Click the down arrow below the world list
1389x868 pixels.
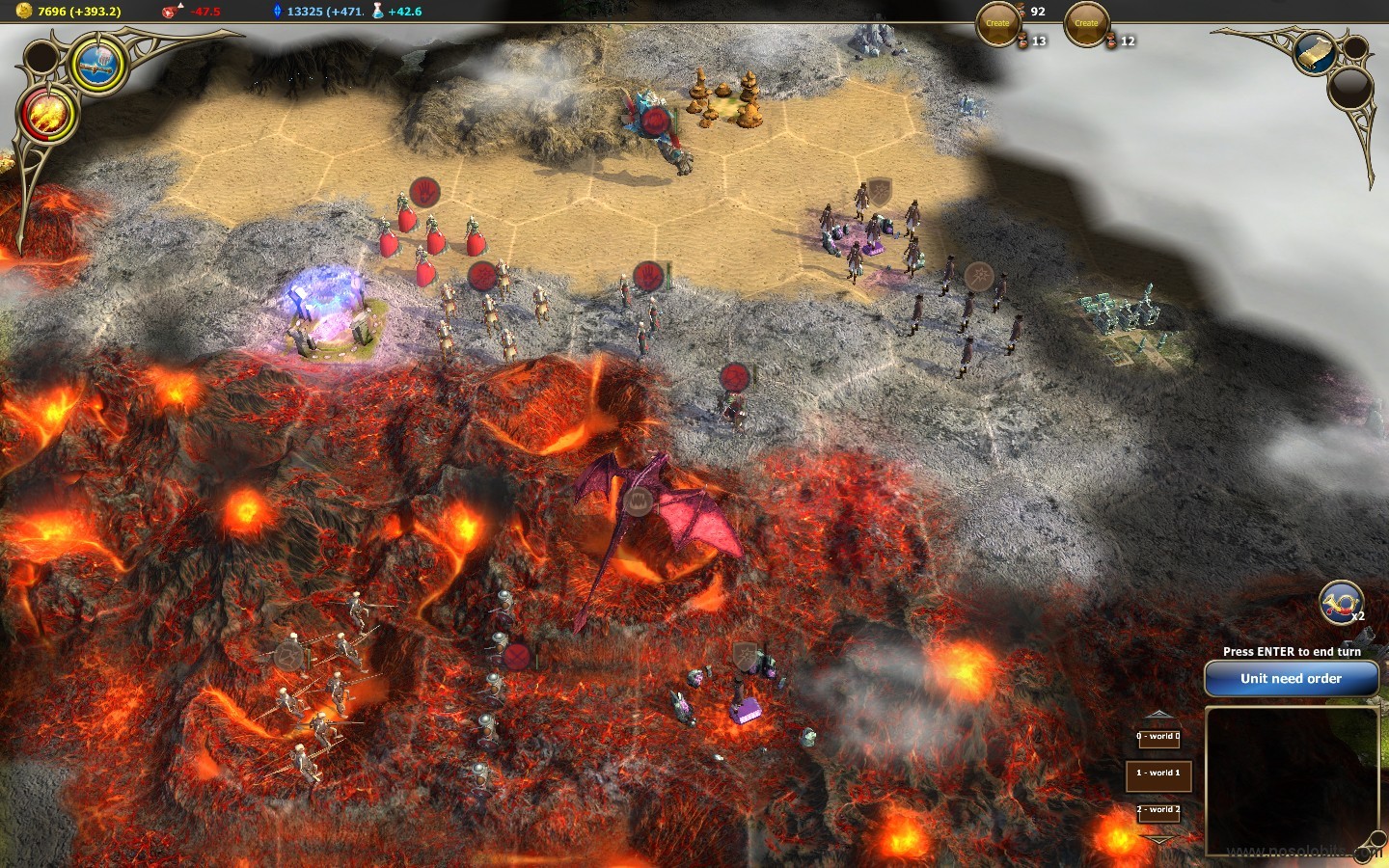(1158, 840)
